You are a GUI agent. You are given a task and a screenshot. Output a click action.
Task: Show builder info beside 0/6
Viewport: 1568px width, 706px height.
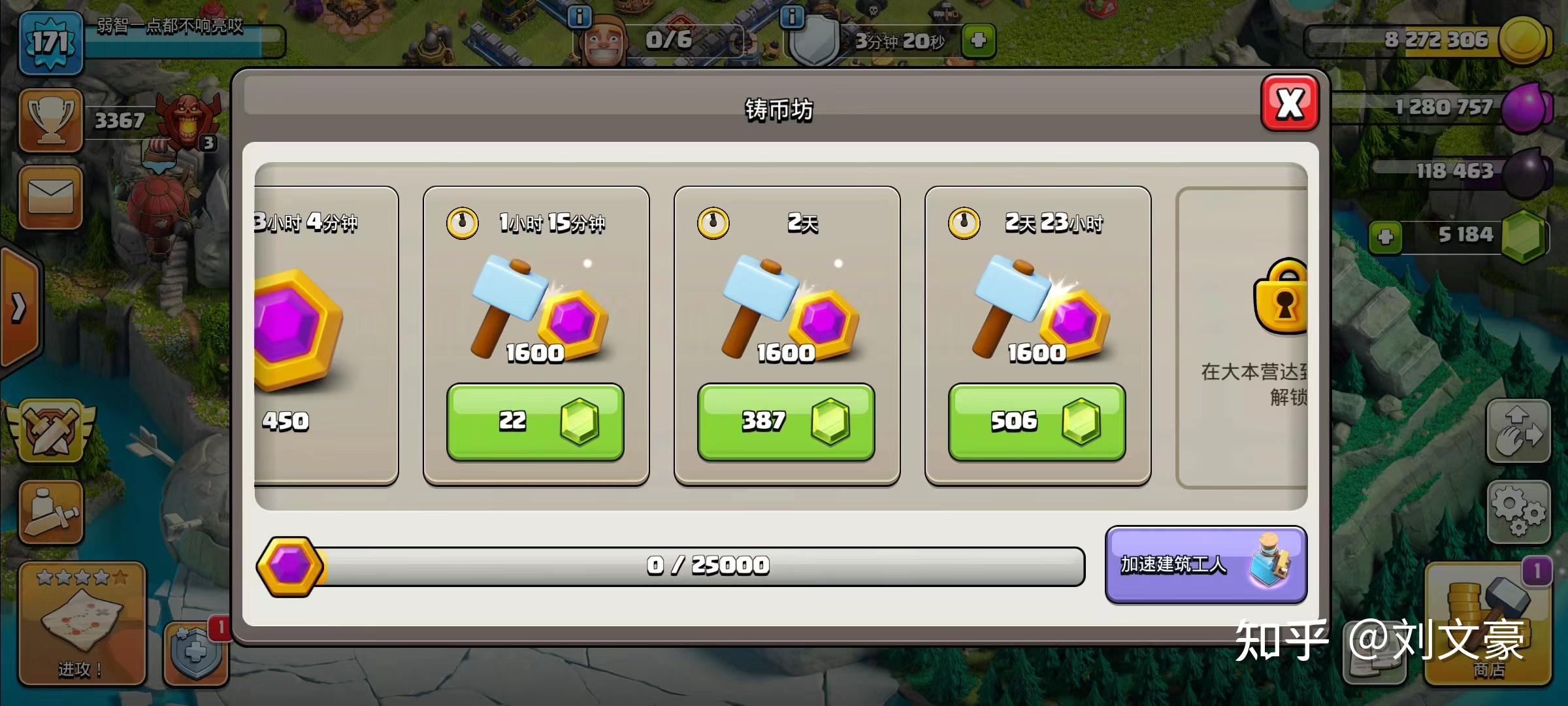(579, 16)
